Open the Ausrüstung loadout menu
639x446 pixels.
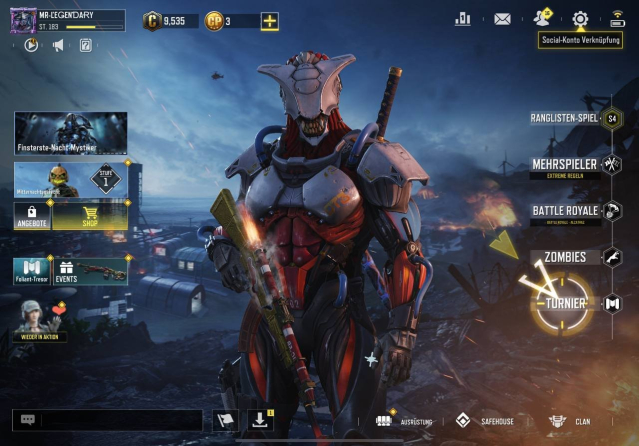coord(404,421)
